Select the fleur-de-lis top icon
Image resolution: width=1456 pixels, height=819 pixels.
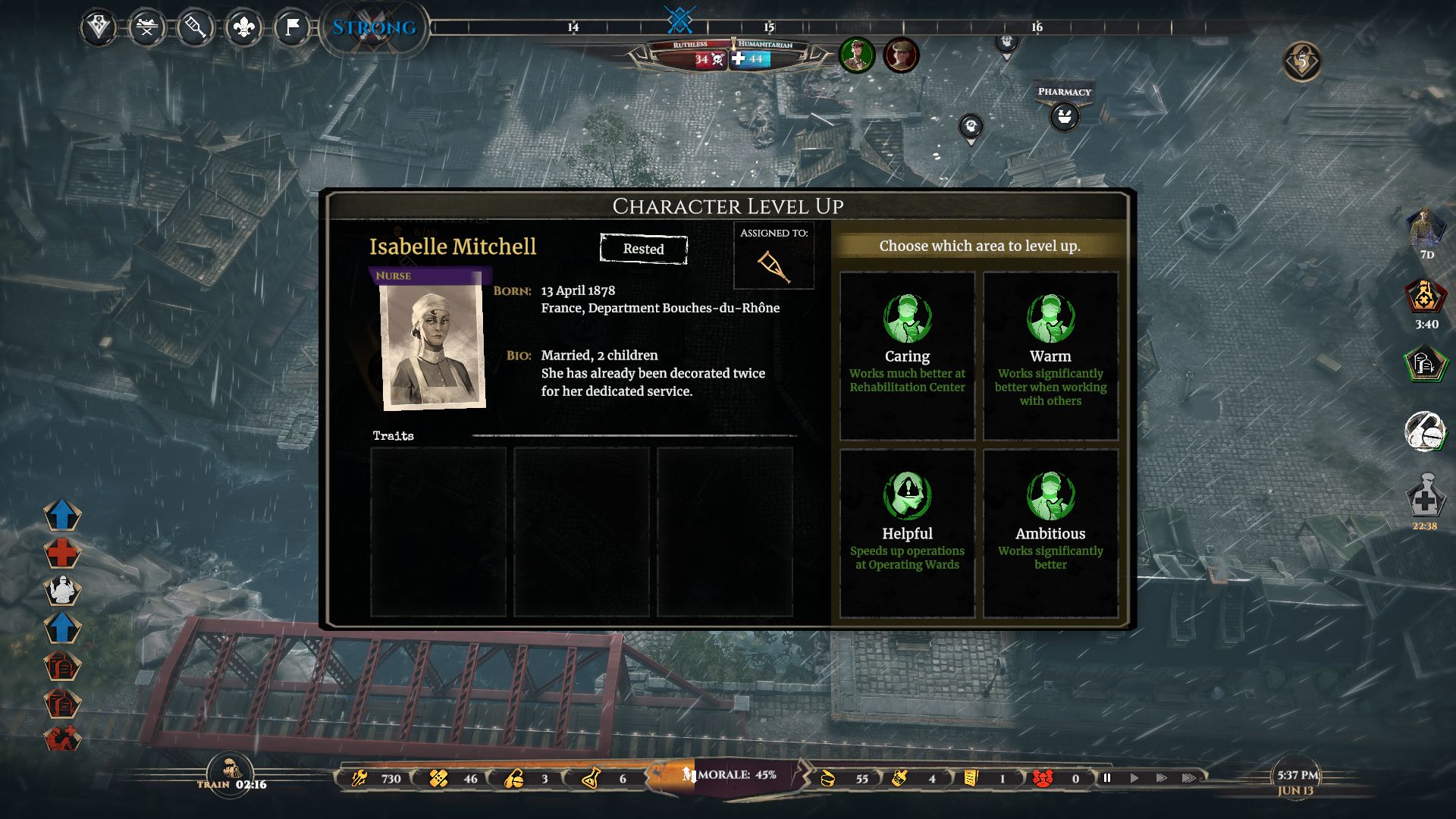click(x=243, y=28)
